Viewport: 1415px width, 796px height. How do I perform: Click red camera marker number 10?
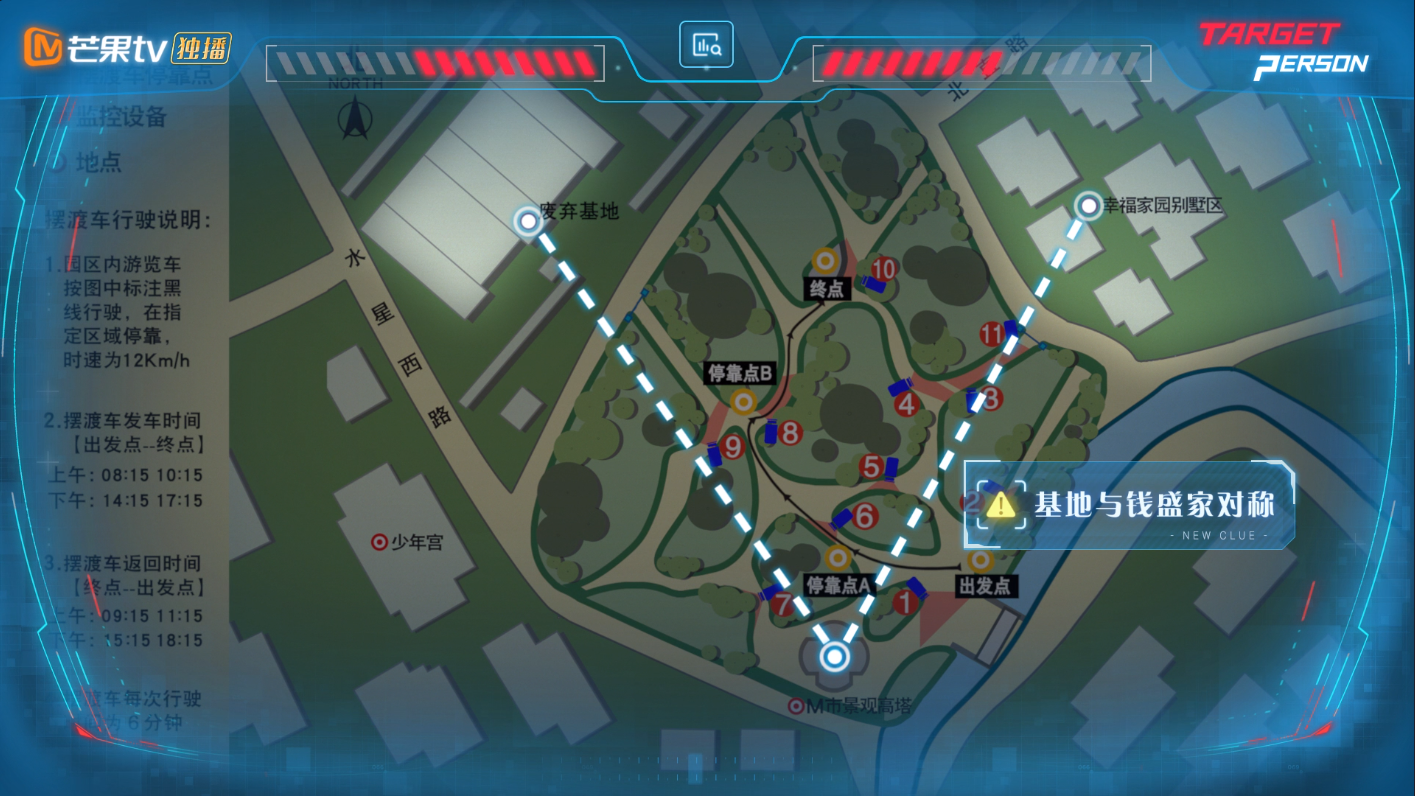click(x=883, y=268)
